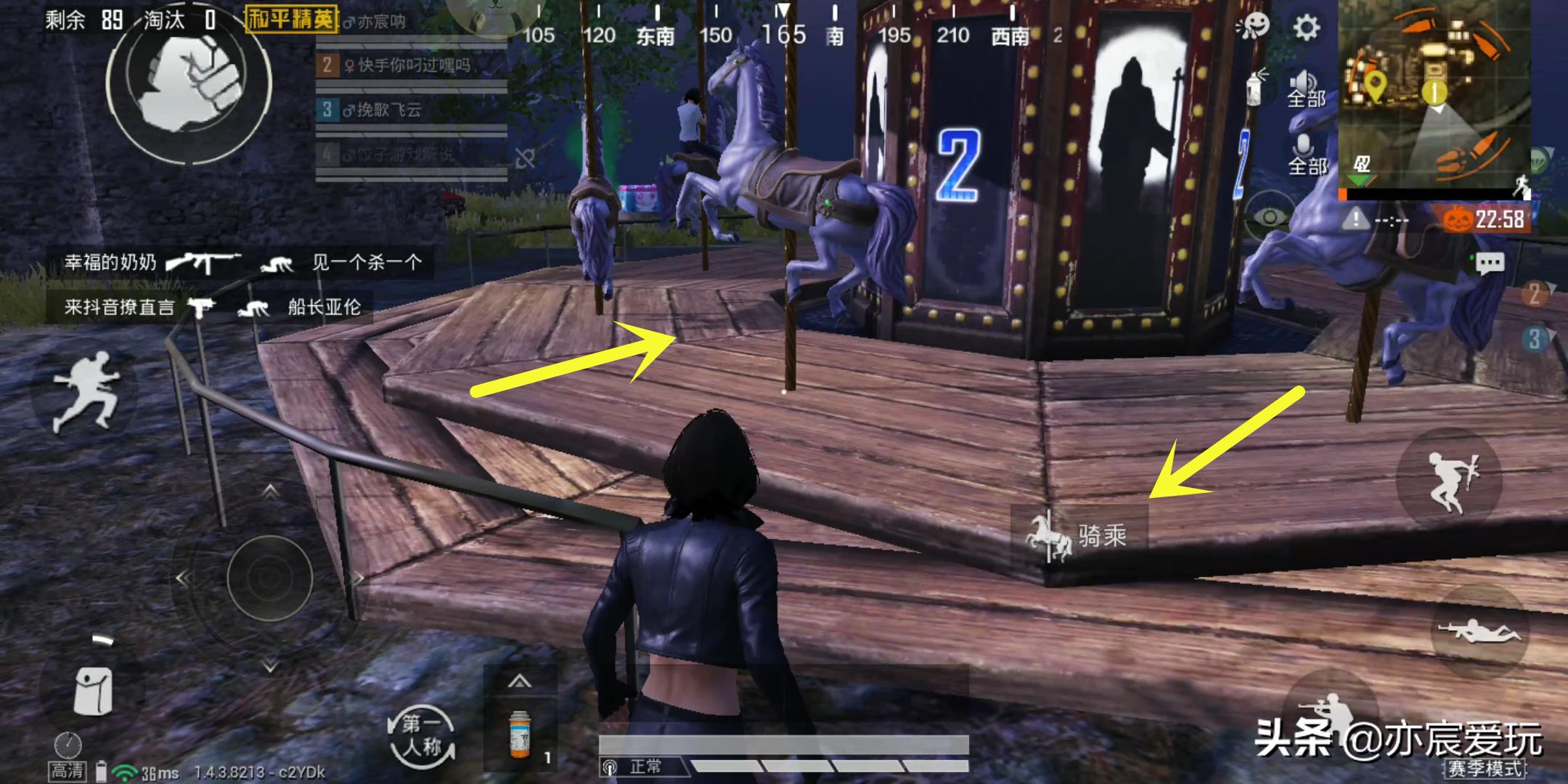Select teammate 3 挽歌飞云 row

(x=411, y=110)
